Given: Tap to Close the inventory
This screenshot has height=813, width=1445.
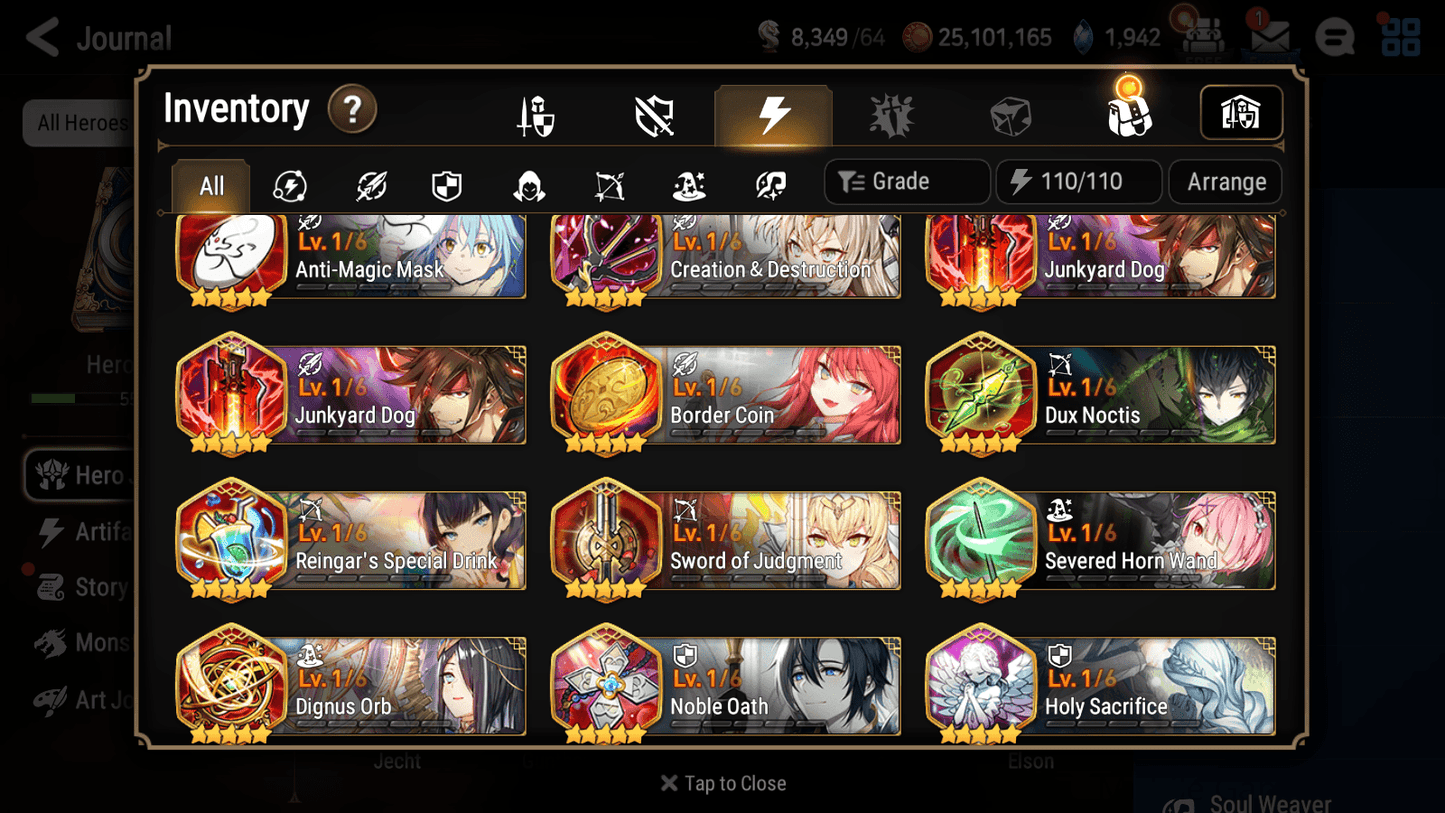Looking at the screenshot, I should (x=722, y=783).
